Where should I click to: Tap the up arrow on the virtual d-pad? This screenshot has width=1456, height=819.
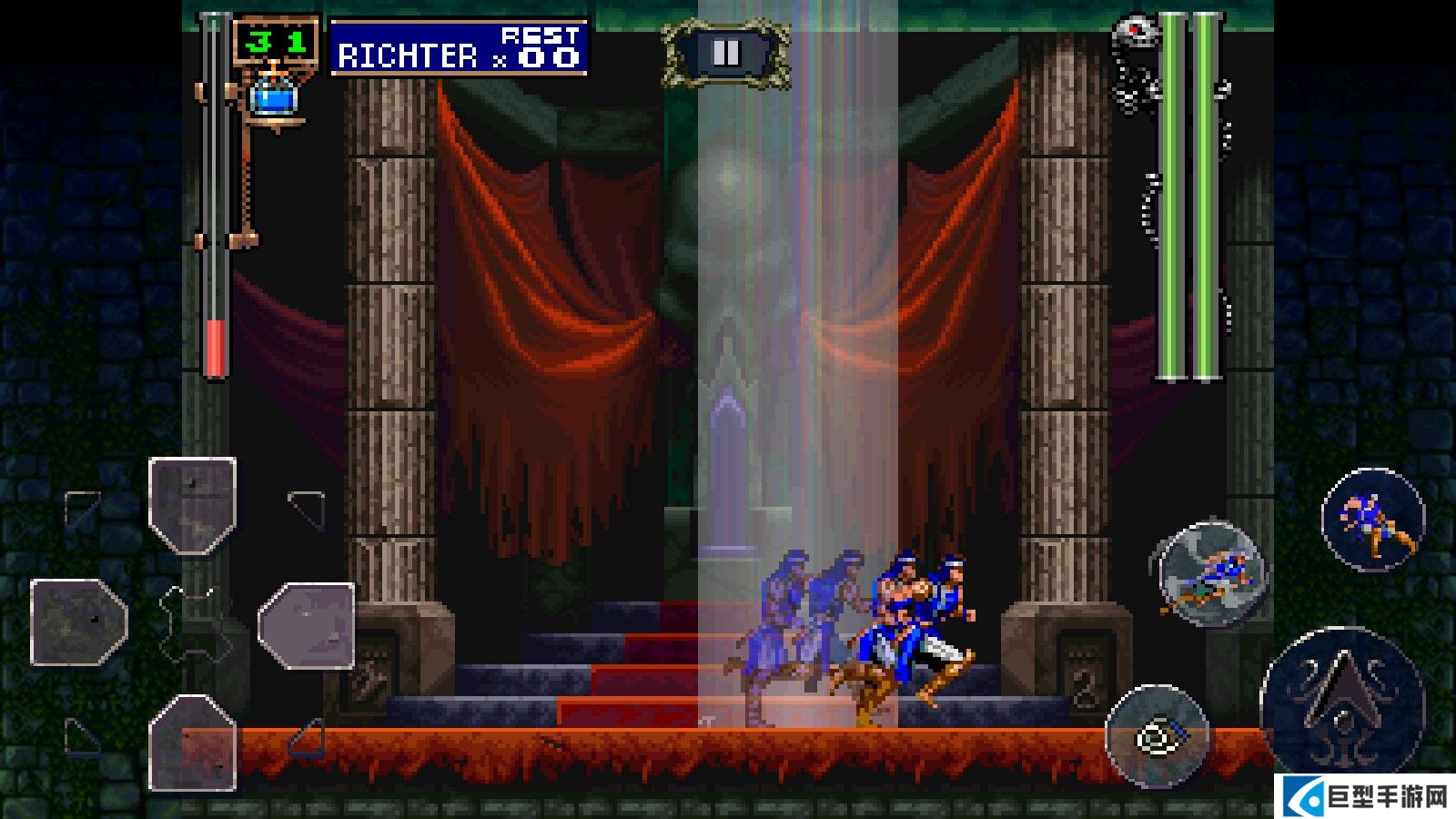tap(193, 505)
